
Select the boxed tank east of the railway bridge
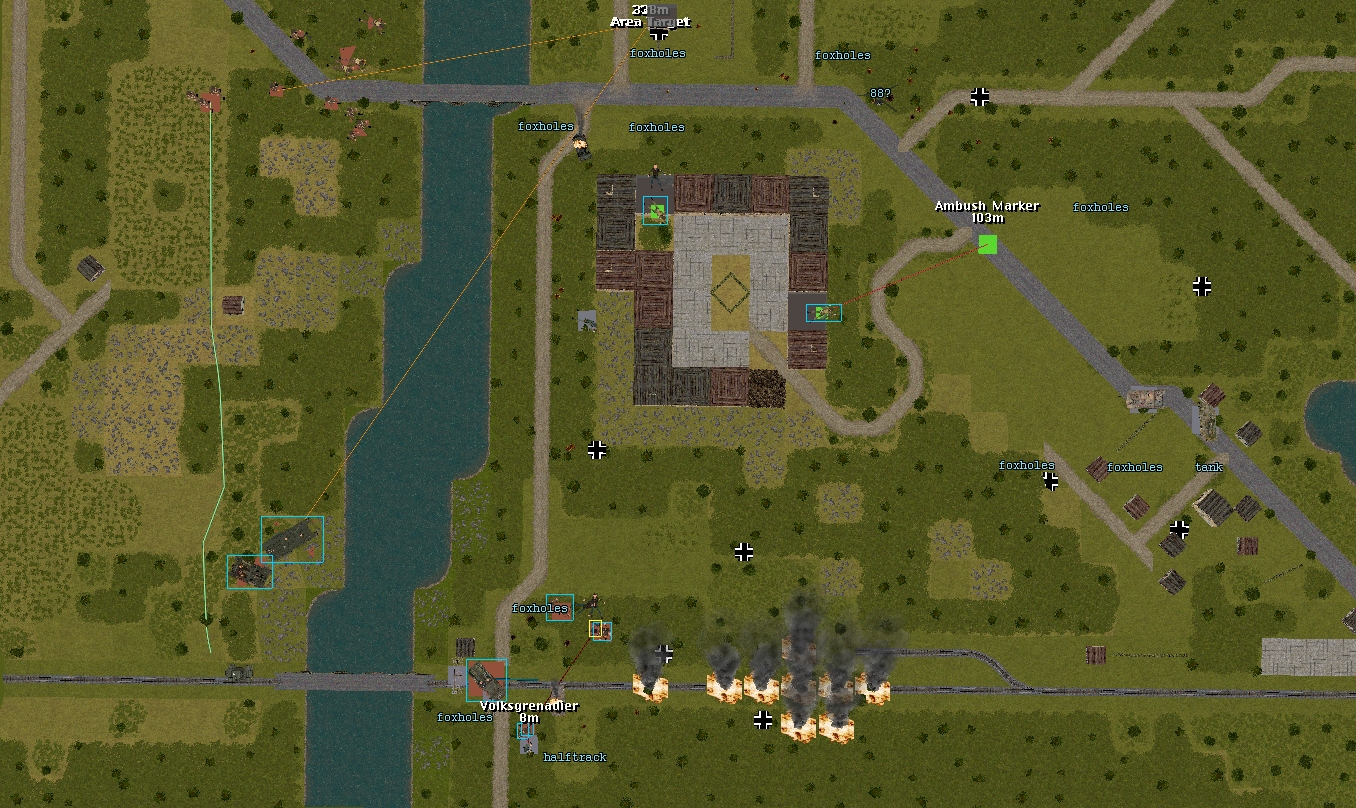tap(487, 680)
